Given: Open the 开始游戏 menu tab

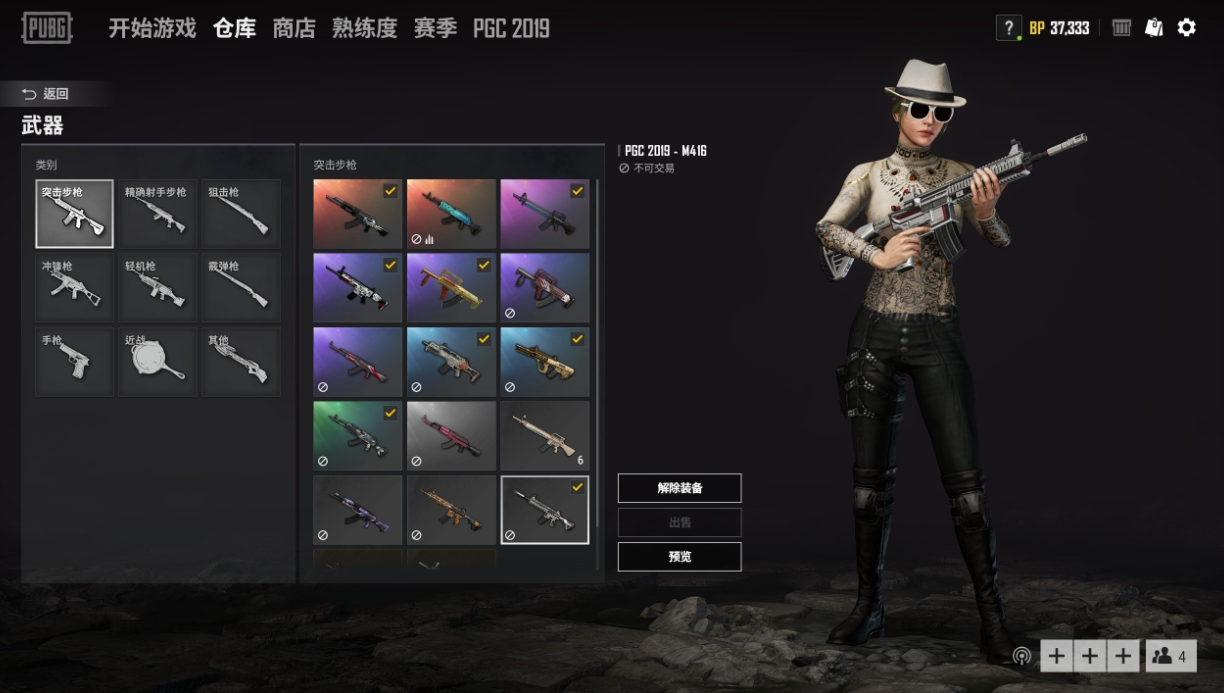Looking at the screenshot, I should tap(152, 28).
